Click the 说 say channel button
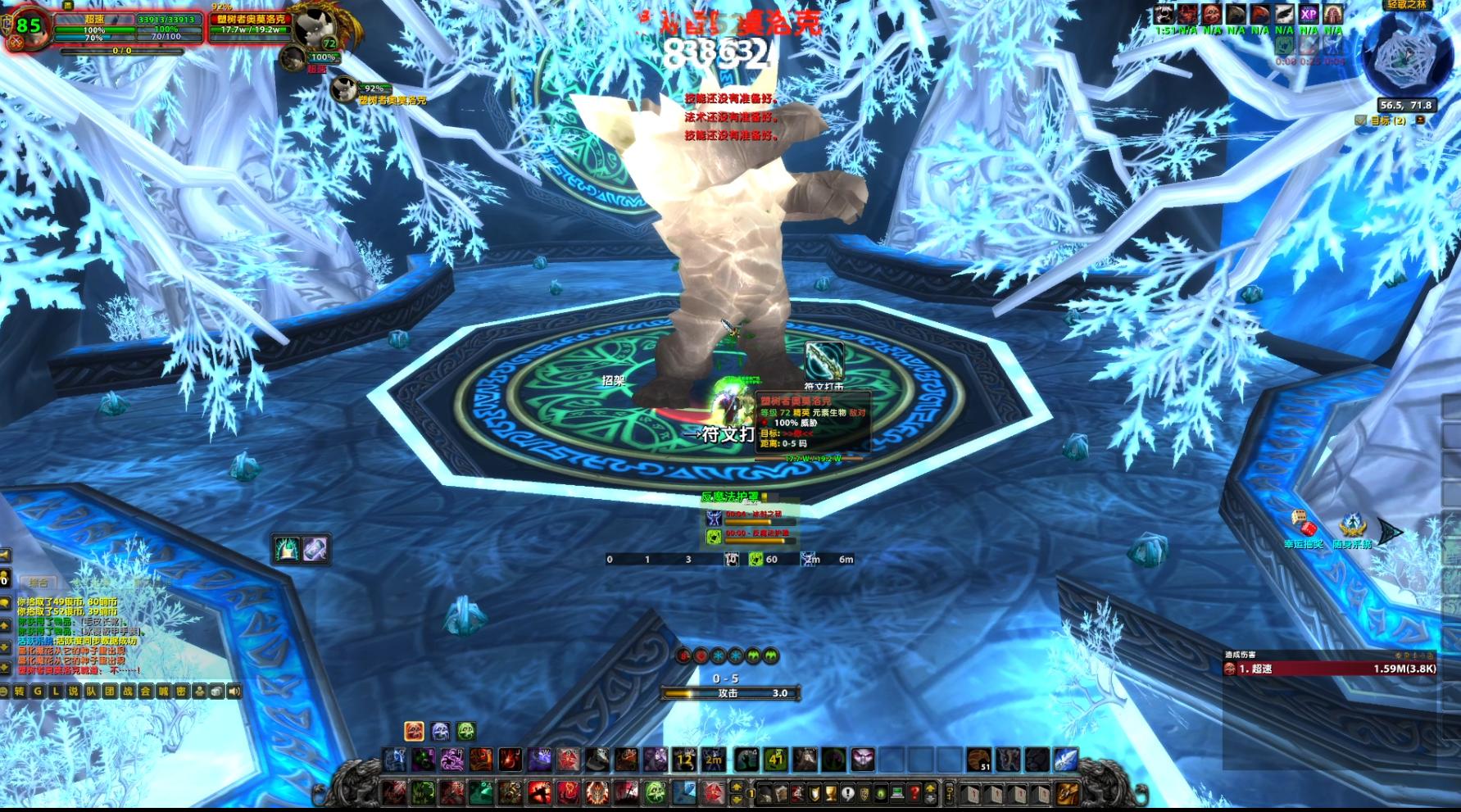The height and width of the screenshot is (812, 1461). (73, 692)
